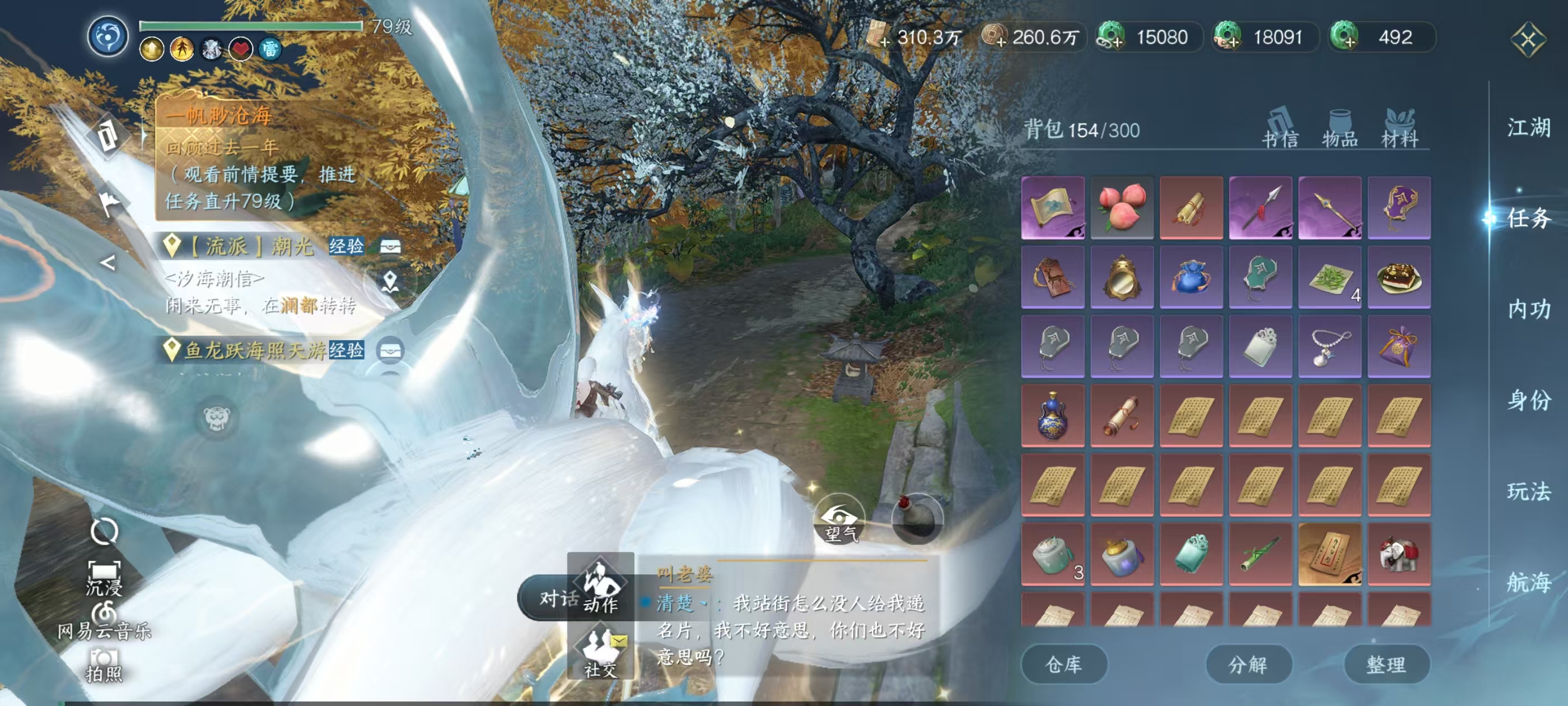Open the 航海 sailing menu
This screenshot has width=1568, height=706.
pyautogui.click(x=1528, y=582)
